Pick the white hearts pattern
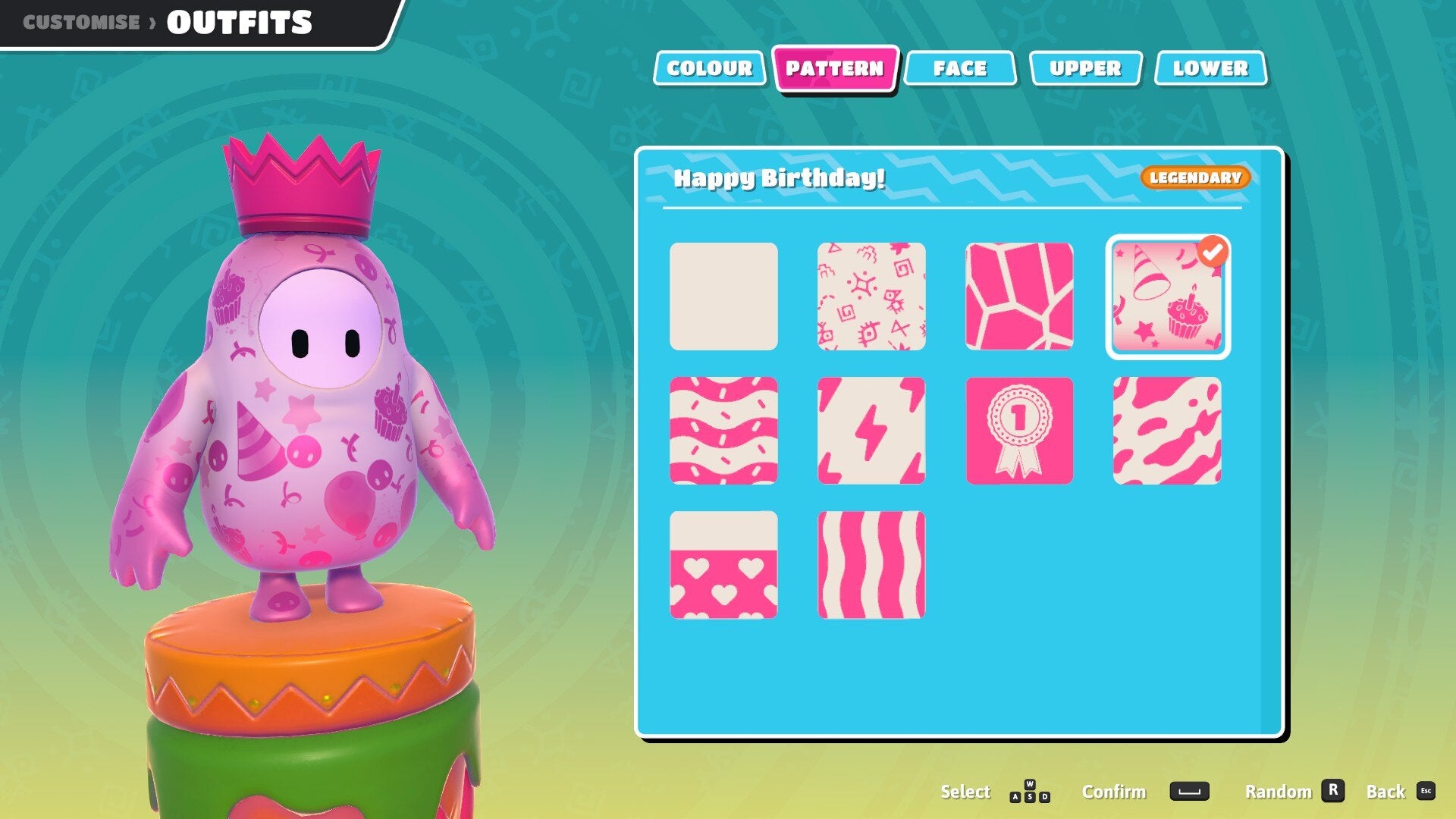This screenshot has height=819, width=1456. click(x=724, y=563)
